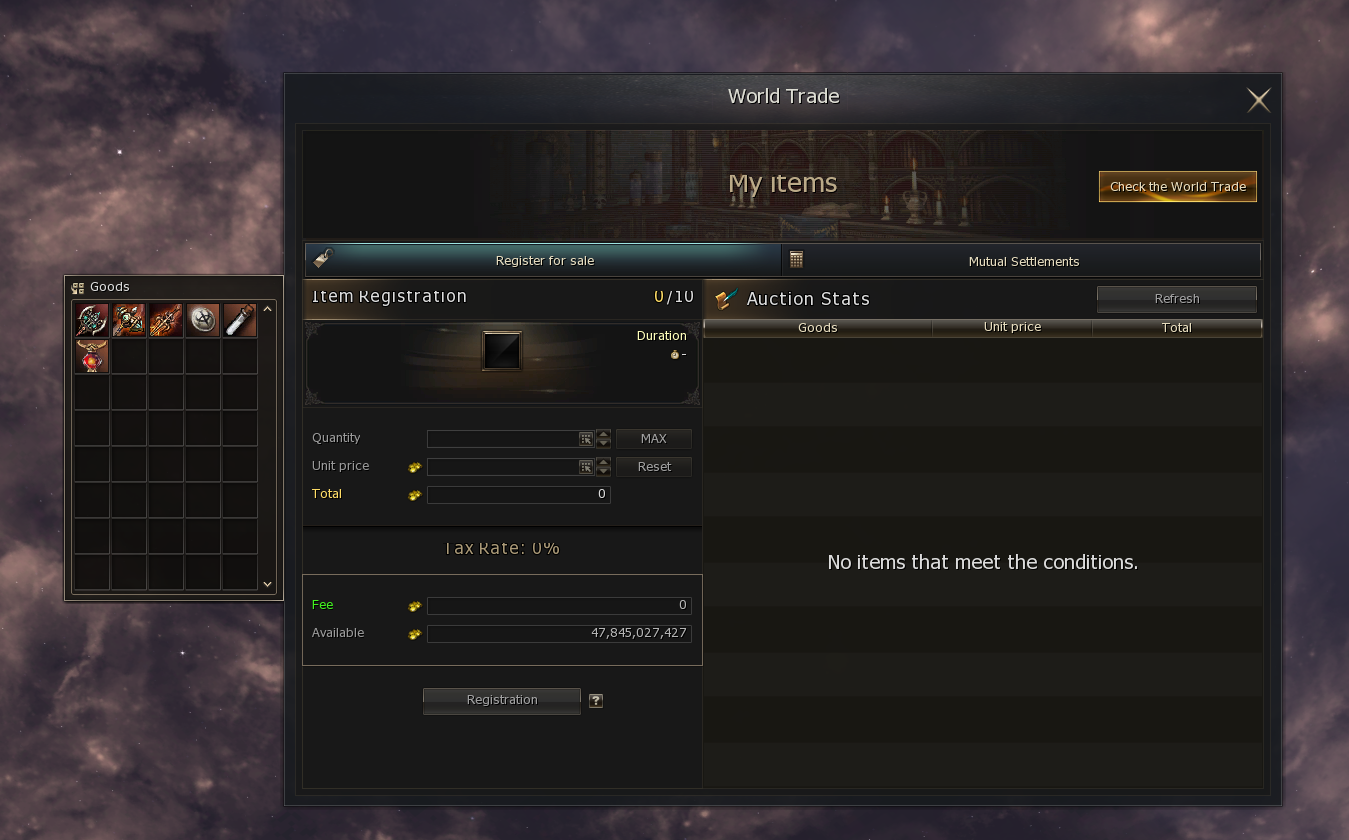Open Check the World Trade
Screen dimensions: 1349x840
point(1177,187)
